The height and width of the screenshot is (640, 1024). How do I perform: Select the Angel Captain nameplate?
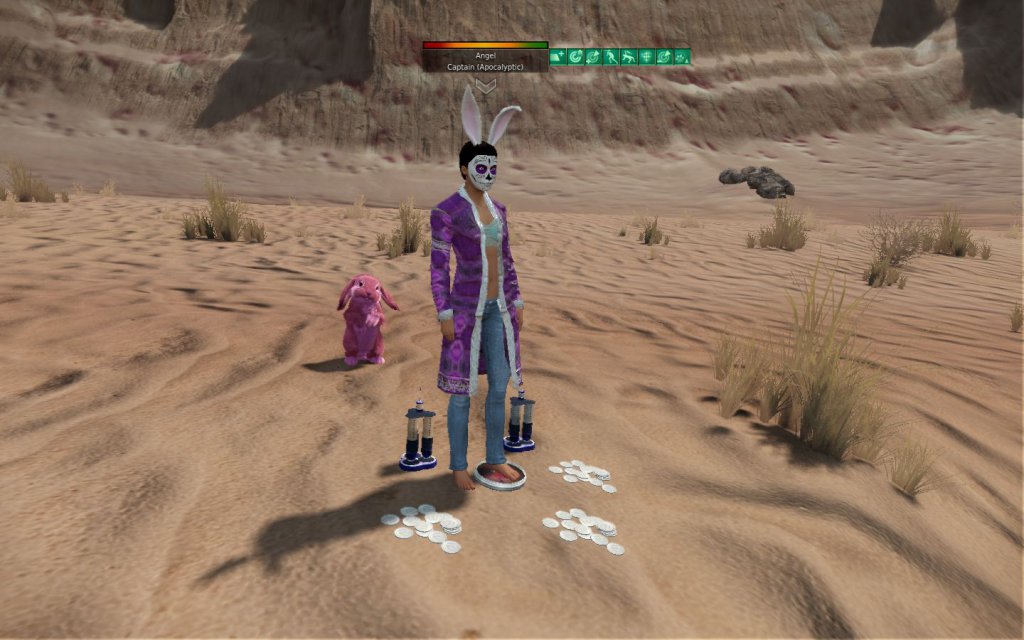click(485, 61)
